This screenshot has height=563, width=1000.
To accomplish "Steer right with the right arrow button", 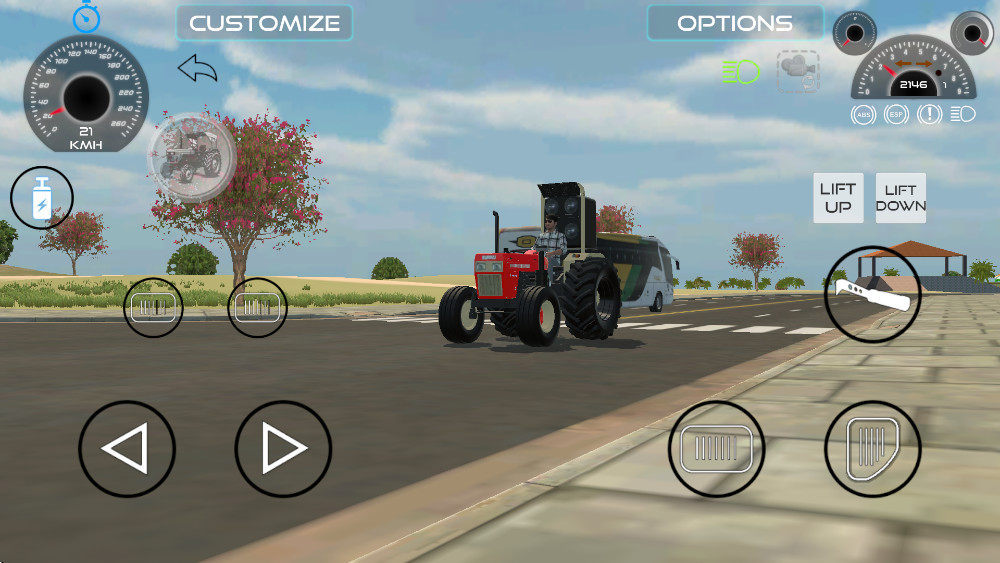I will point(283,449).
